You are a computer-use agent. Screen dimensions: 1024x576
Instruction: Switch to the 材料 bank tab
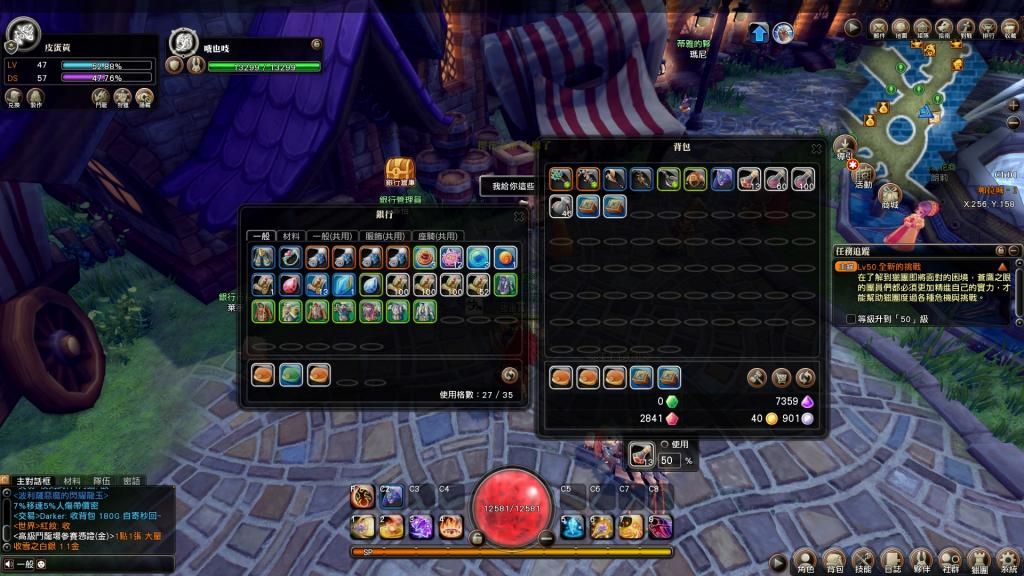pyautogui.click(x=291, y=236)
